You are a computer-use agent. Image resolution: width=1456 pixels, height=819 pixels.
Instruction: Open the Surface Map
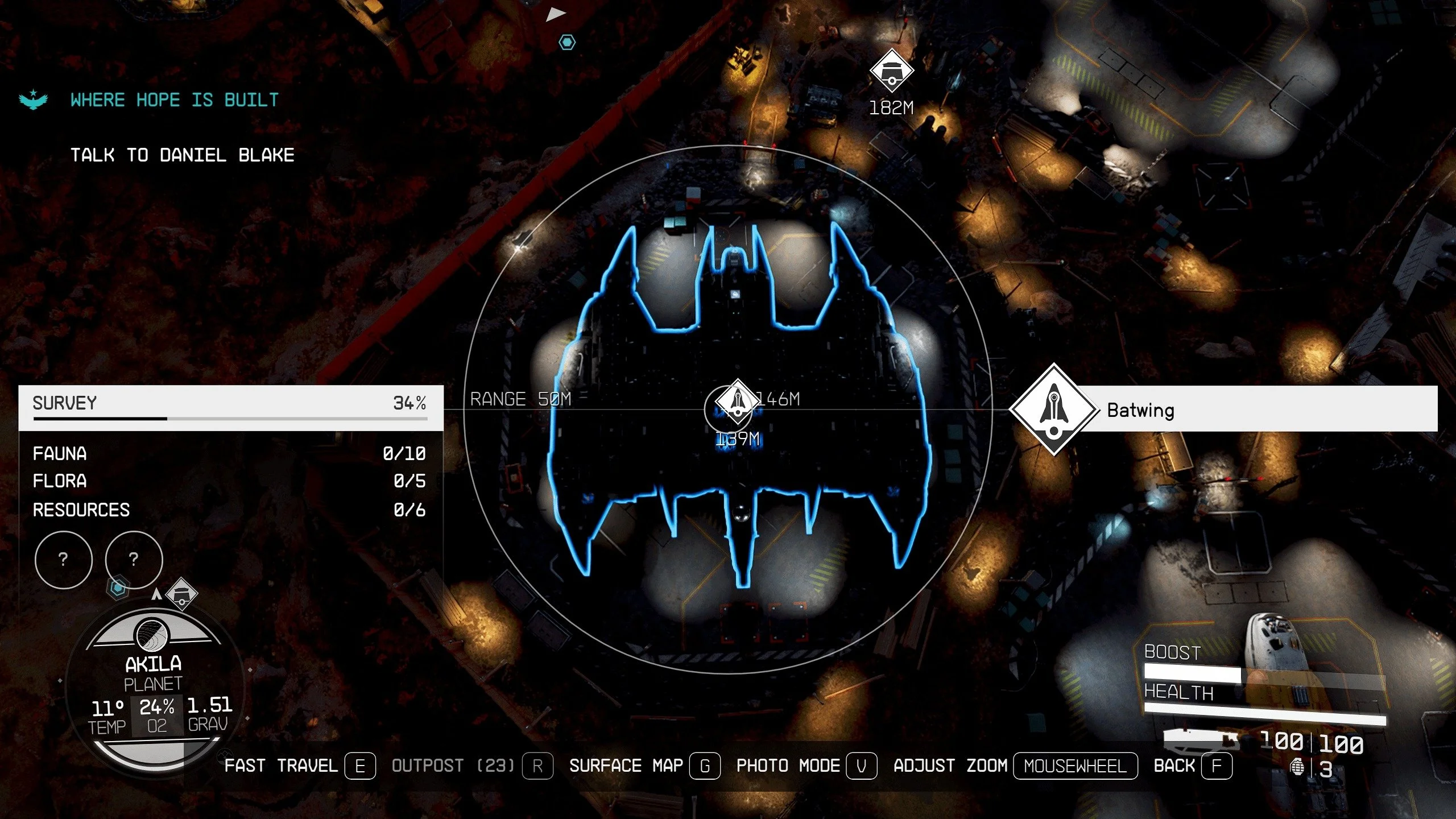tap(644, 766)
